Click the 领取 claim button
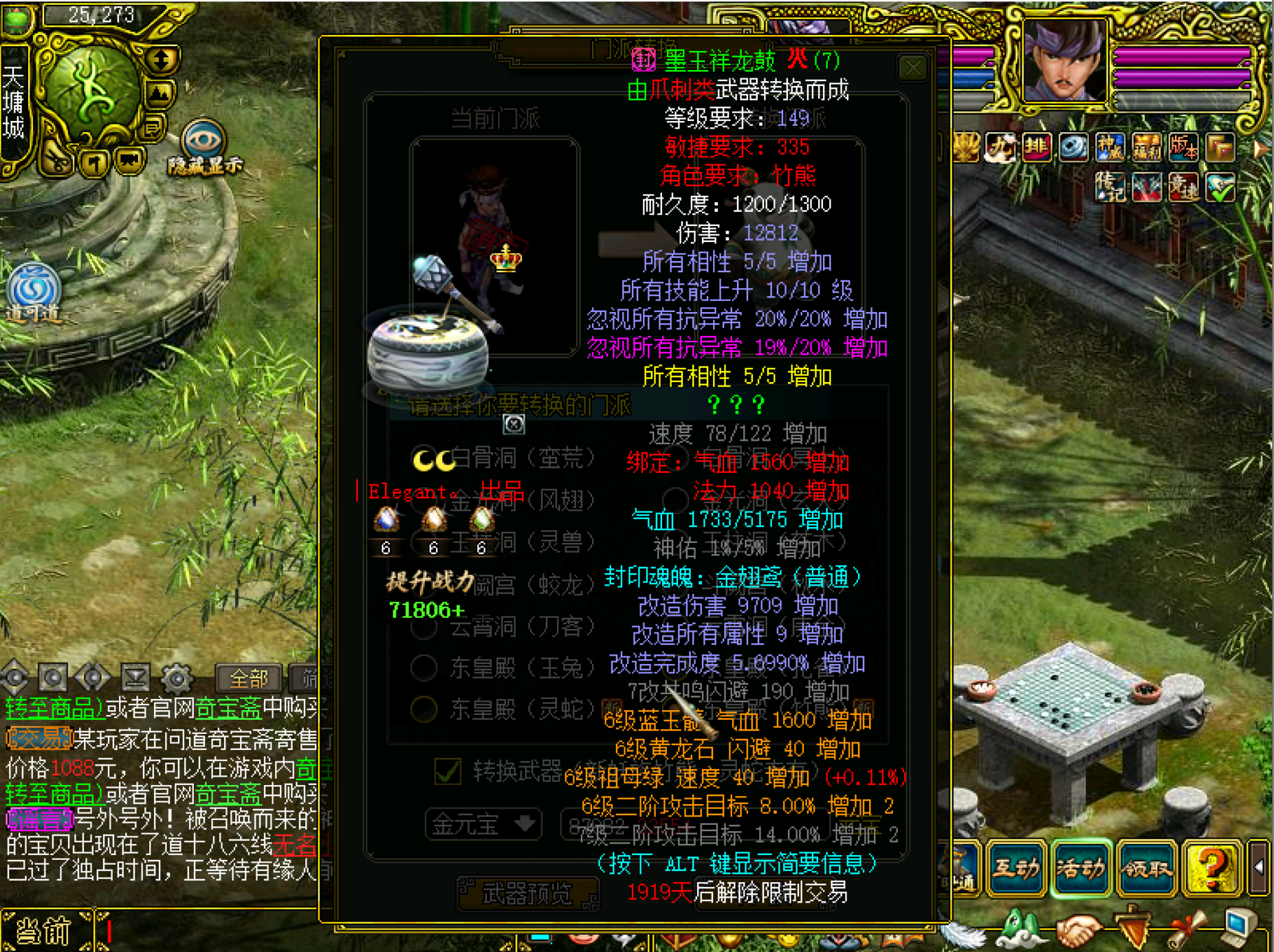Screen dimensions: 1274x952 click(1146, 869)
